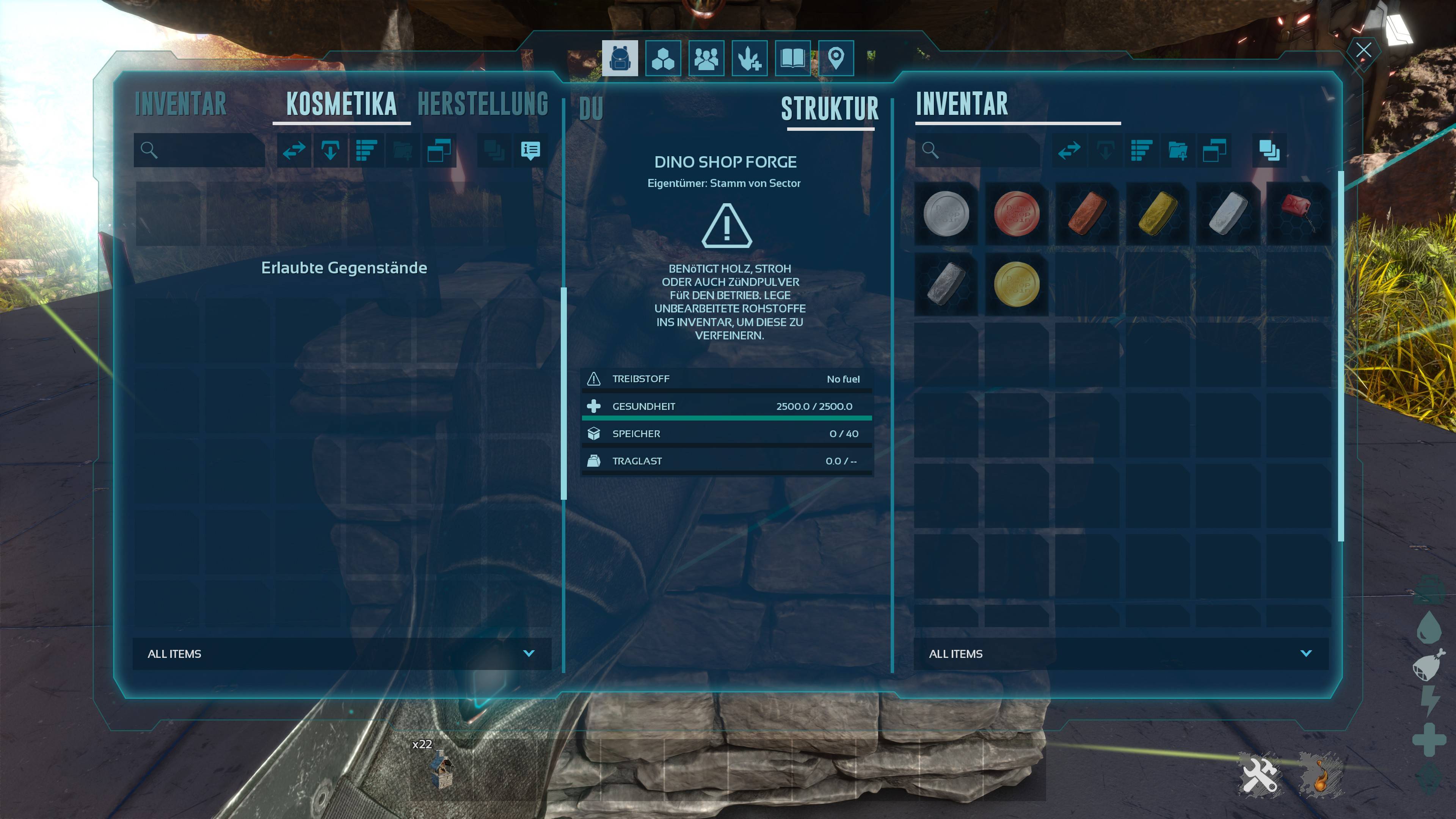Select the red gasoline canister
1456x819 pixels.
click(x=1298, y=213)
